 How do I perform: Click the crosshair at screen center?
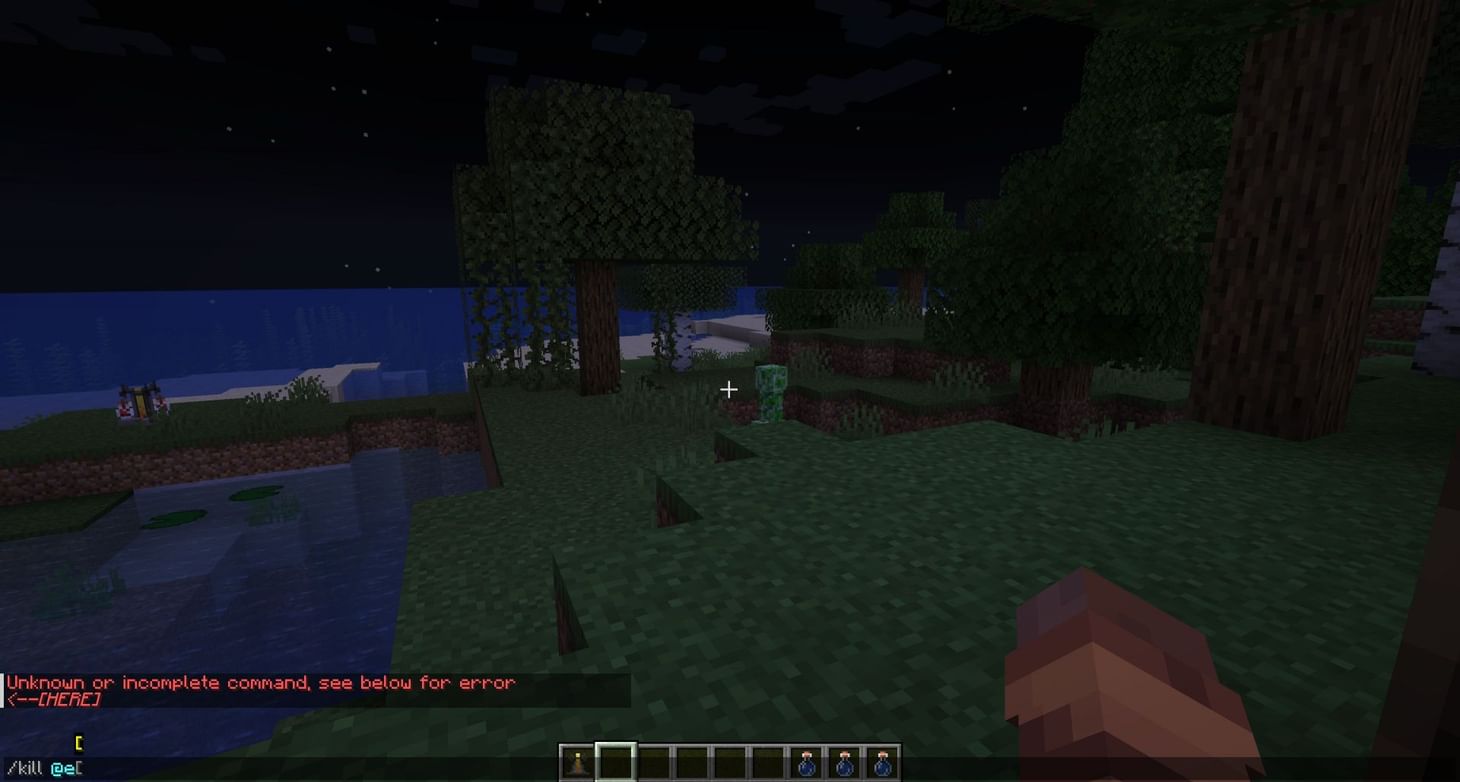point(729,389)
